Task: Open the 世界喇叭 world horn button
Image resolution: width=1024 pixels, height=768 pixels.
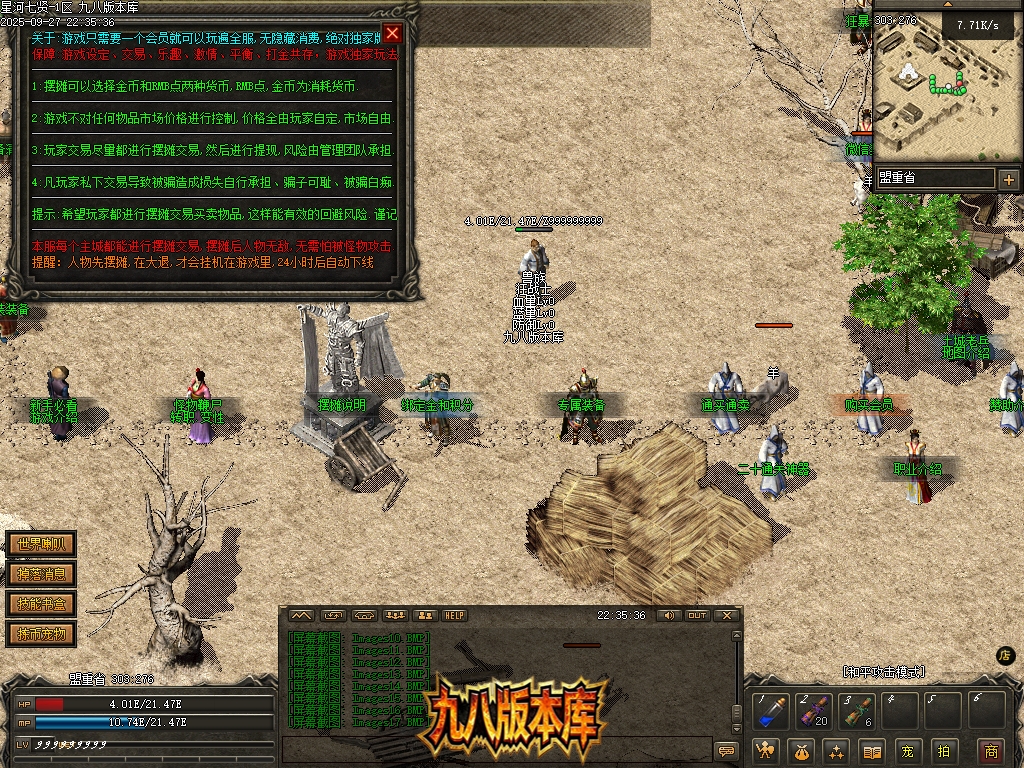Action: (x=41, y=545)
